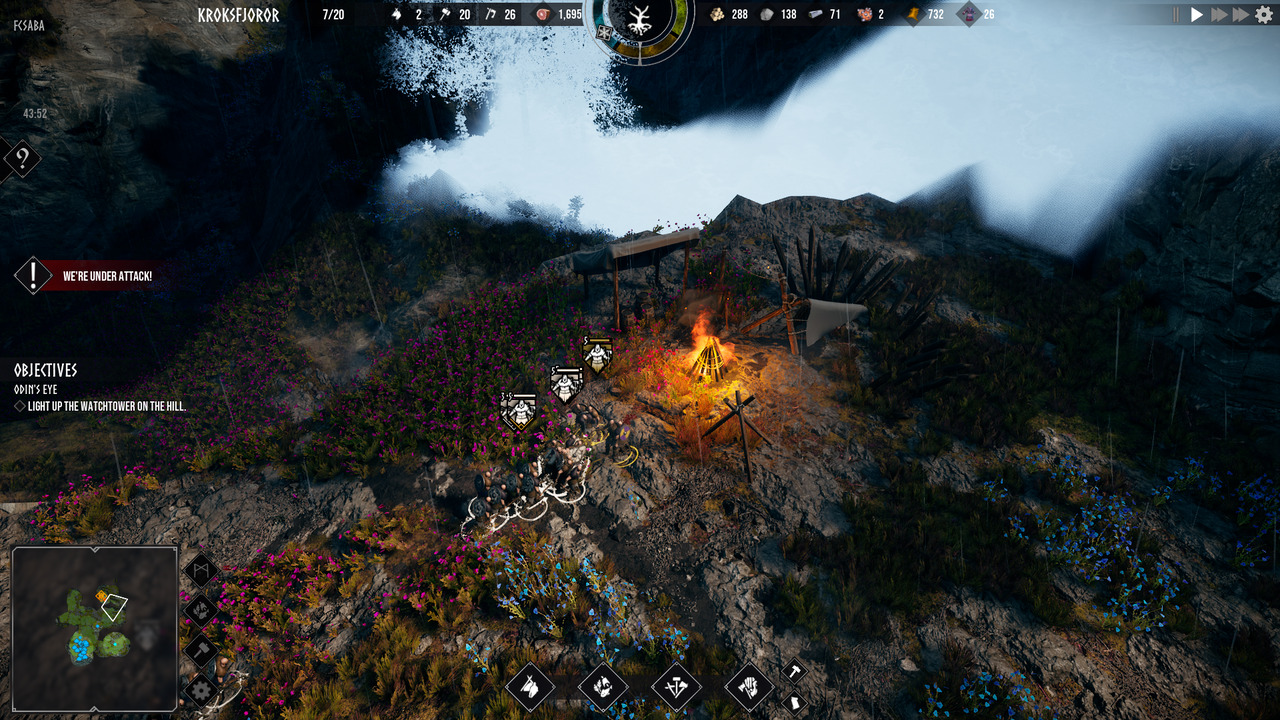
Task: Open settings gear in top-right corner
Action: click(x=1264, y=15)
